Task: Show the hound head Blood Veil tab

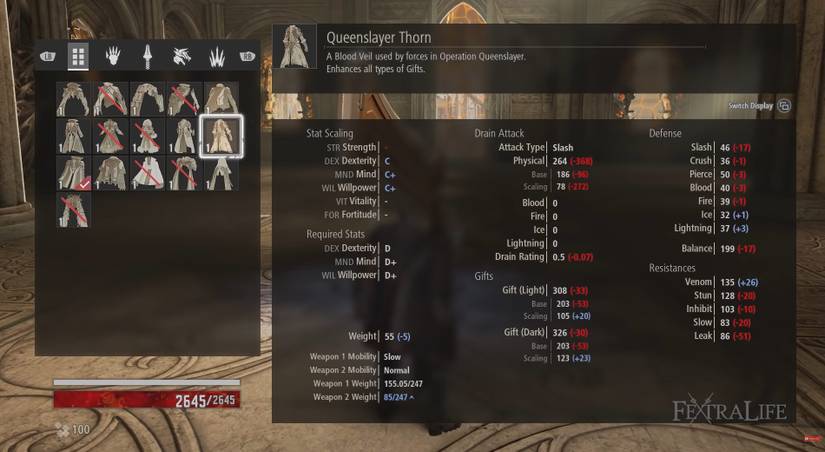Action: pyautogui.click(x=181, y=56)
